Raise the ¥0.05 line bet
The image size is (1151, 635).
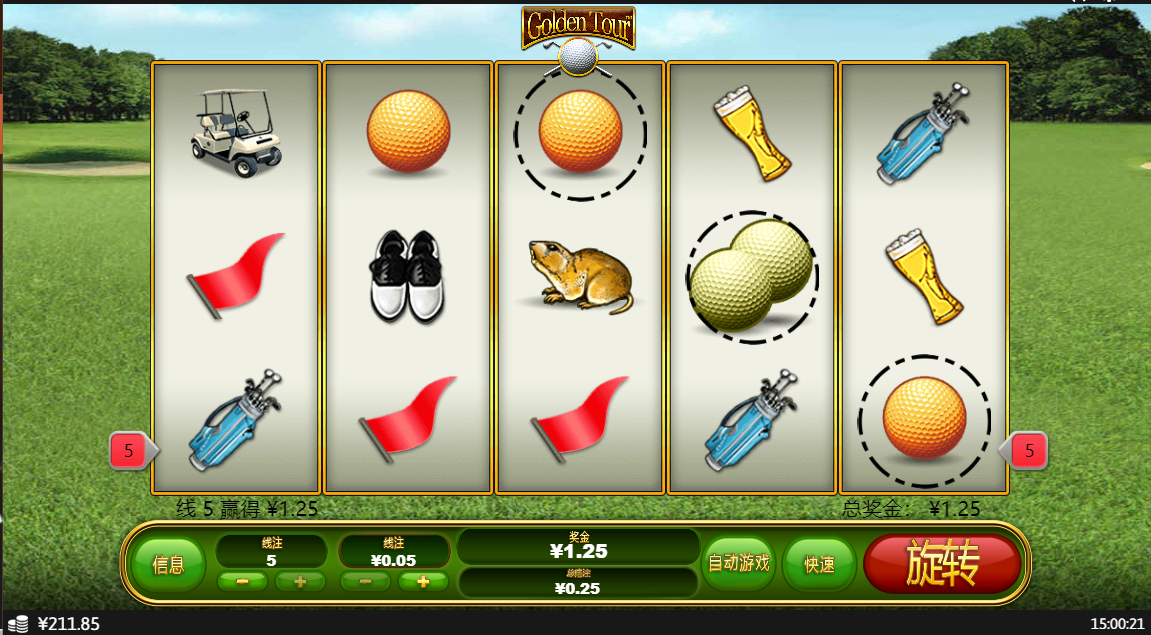coord(423,582)
